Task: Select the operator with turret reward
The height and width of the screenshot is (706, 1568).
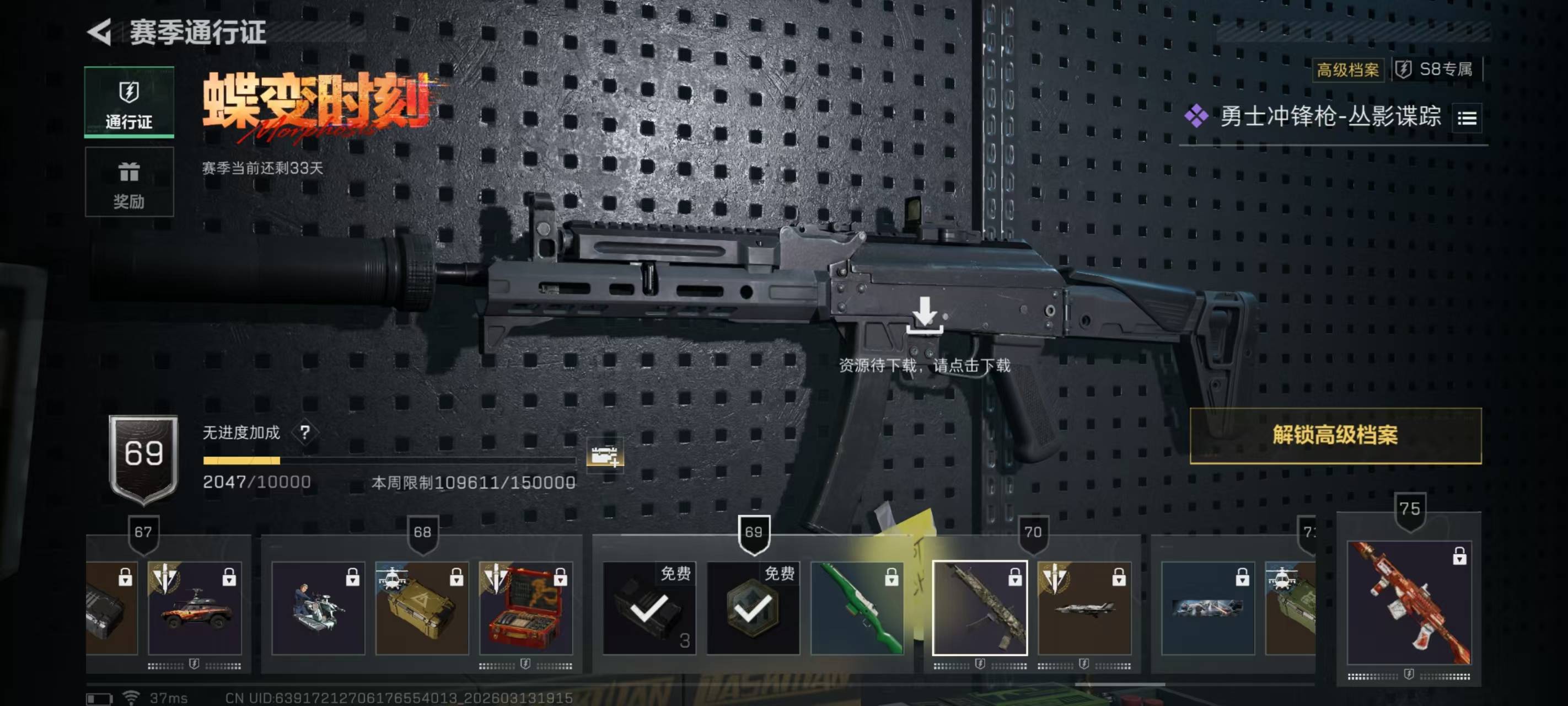Action: point(318,608)
